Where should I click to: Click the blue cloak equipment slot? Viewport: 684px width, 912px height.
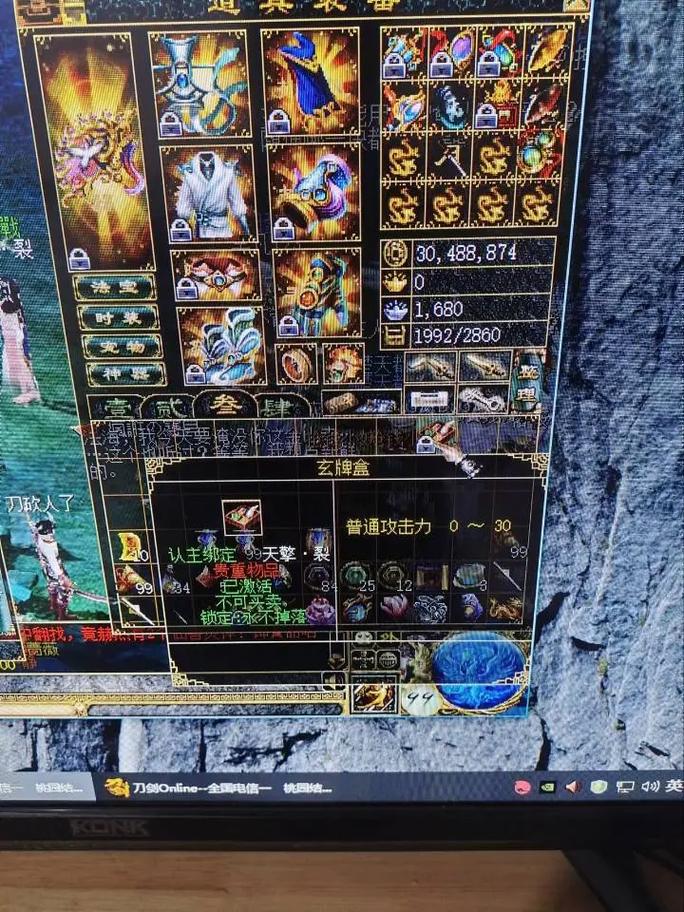311,80
